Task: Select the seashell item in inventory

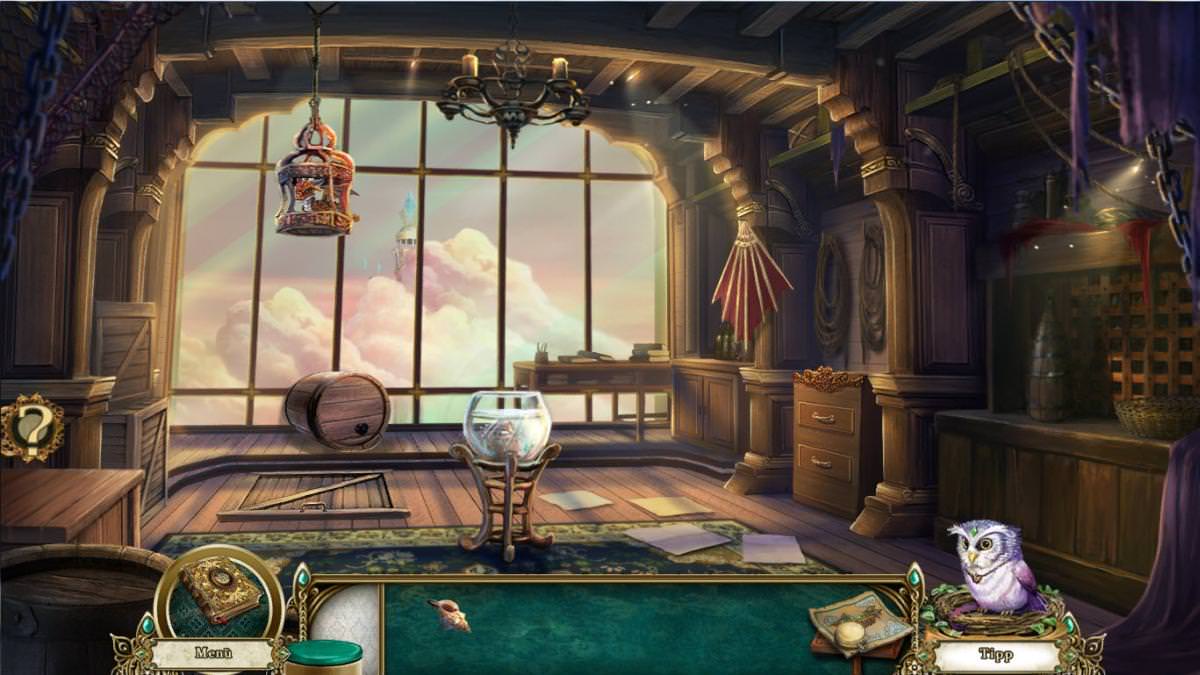Action: click(450, 615)
